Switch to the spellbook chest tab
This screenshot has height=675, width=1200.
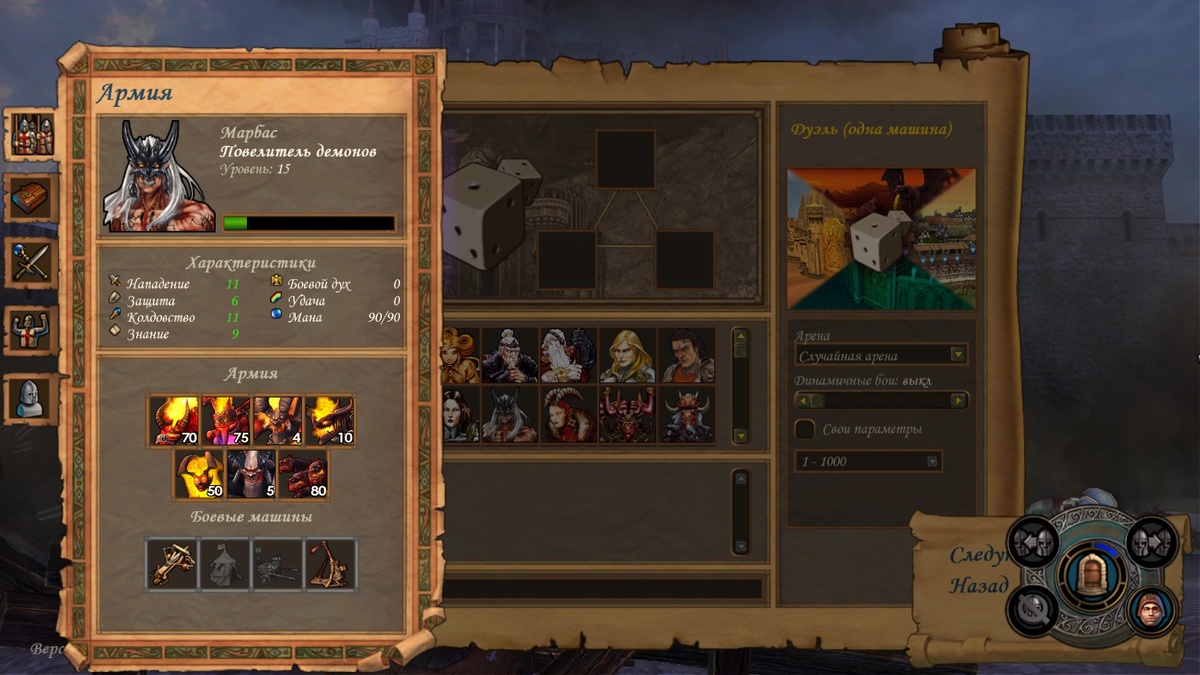coord(32,198)
